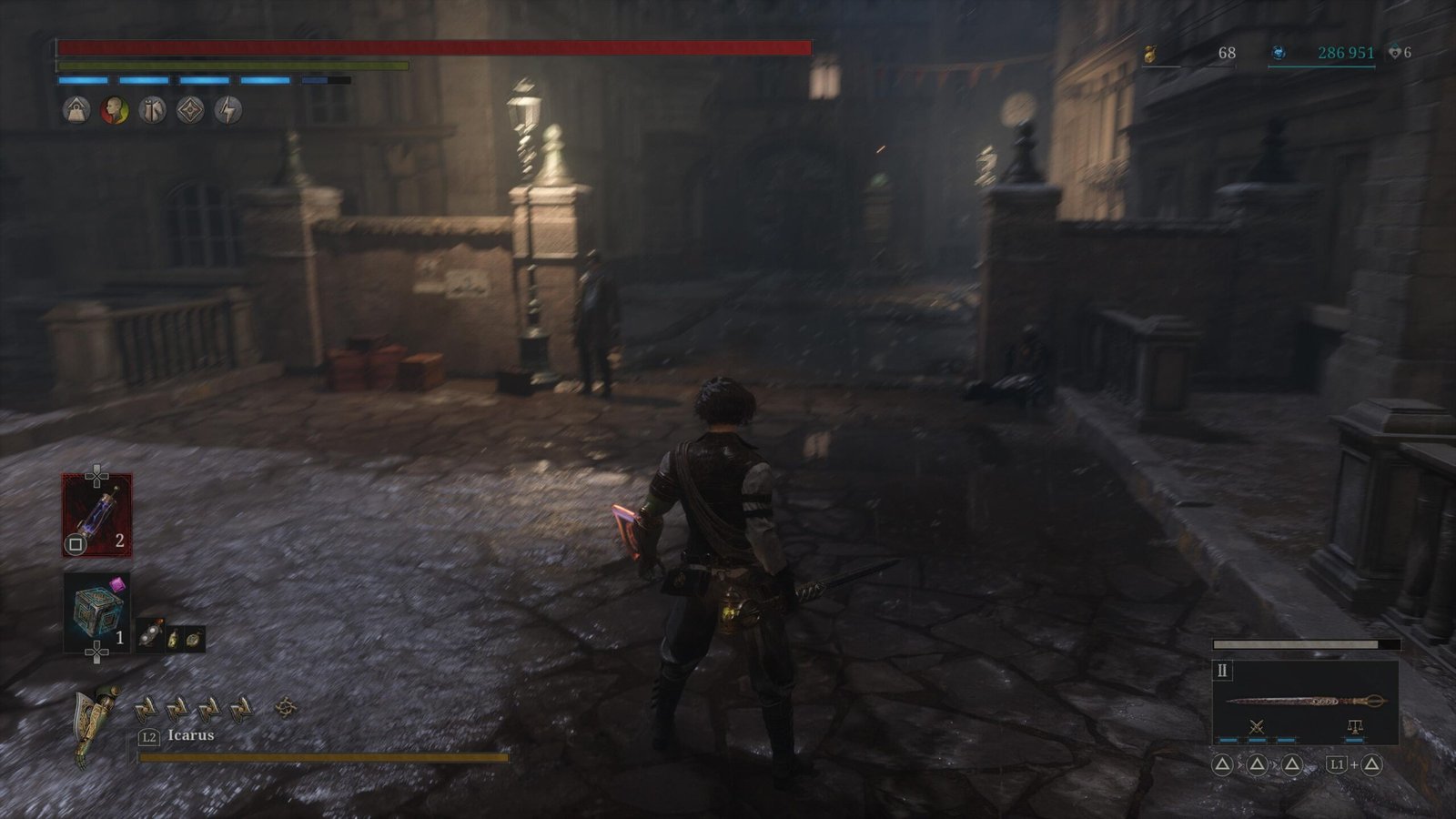Viewport: 1456px width, 819px height.
Task: Select the Icarus Legion Arm icon
Action: (x=98, y=725)
